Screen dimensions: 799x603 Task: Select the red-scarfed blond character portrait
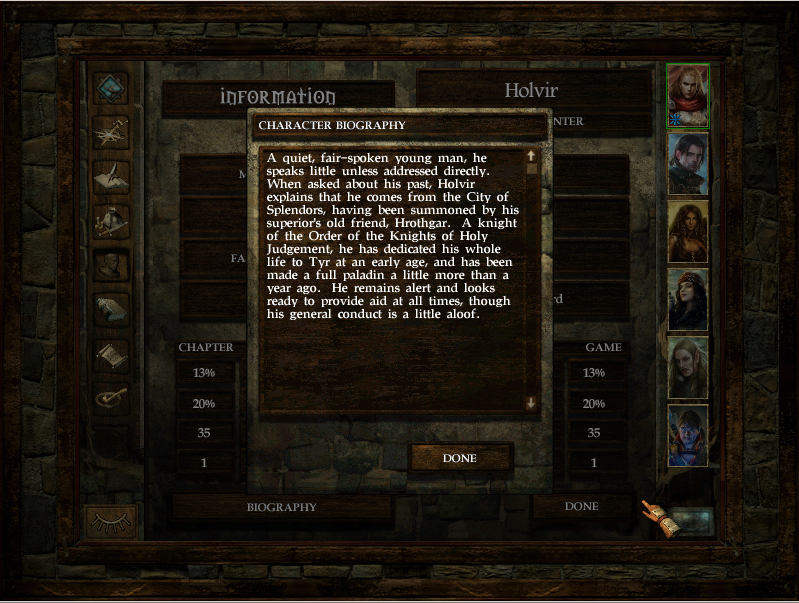click(688, 97)
